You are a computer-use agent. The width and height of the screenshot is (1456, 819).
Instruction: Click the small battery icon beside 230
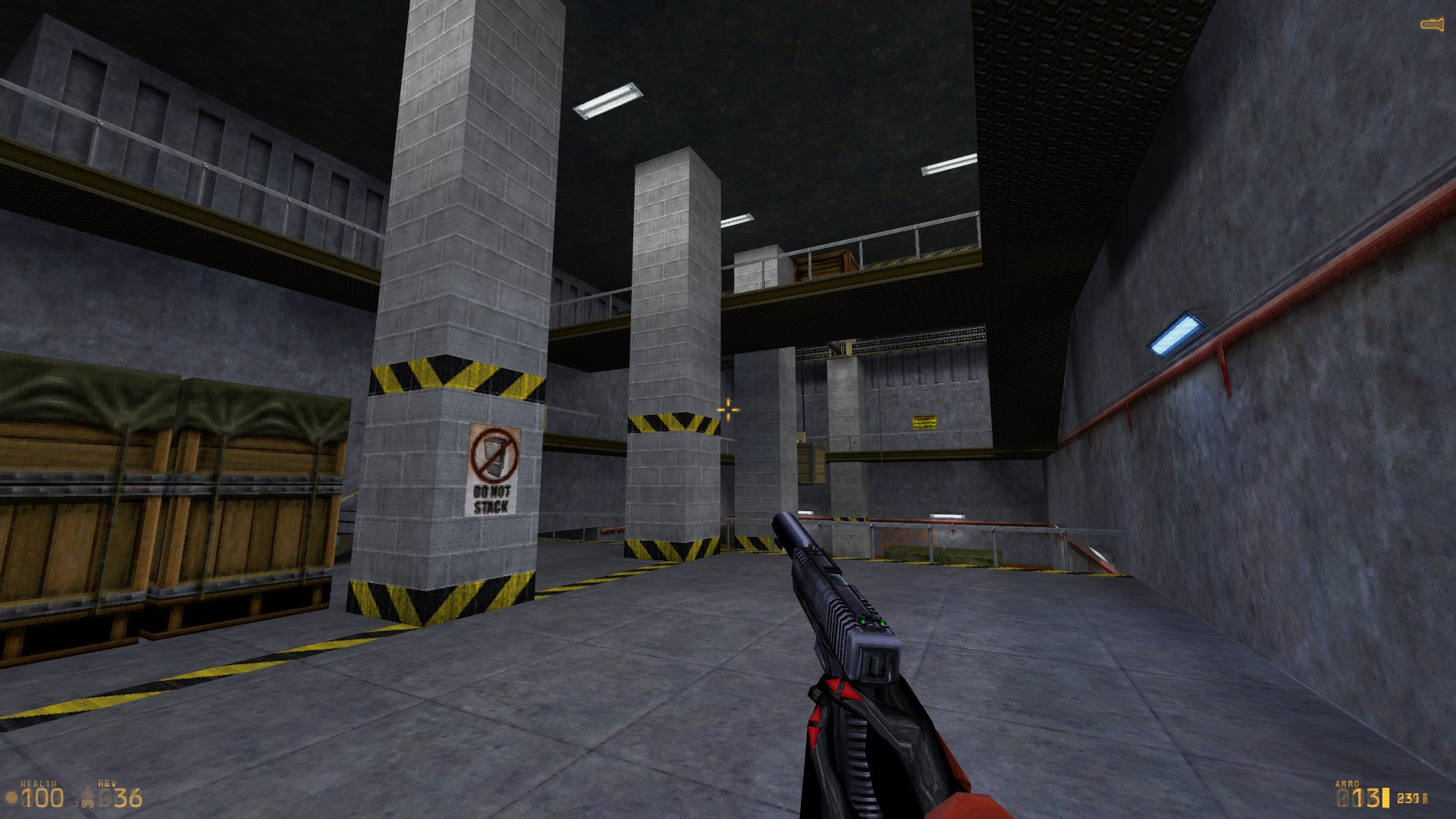[x=1425, y=799]
